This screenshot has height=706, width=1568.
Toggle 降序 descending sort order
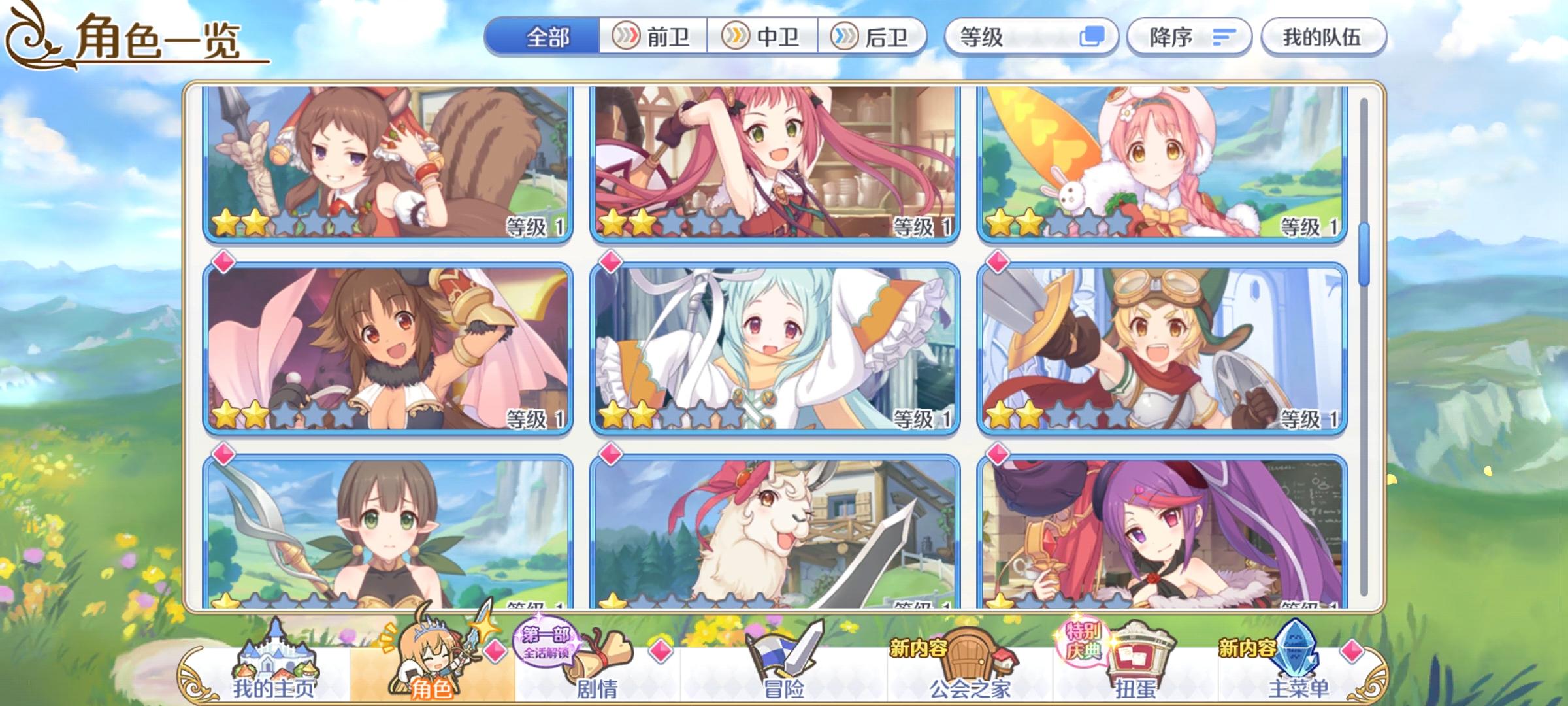(1190, 37)
